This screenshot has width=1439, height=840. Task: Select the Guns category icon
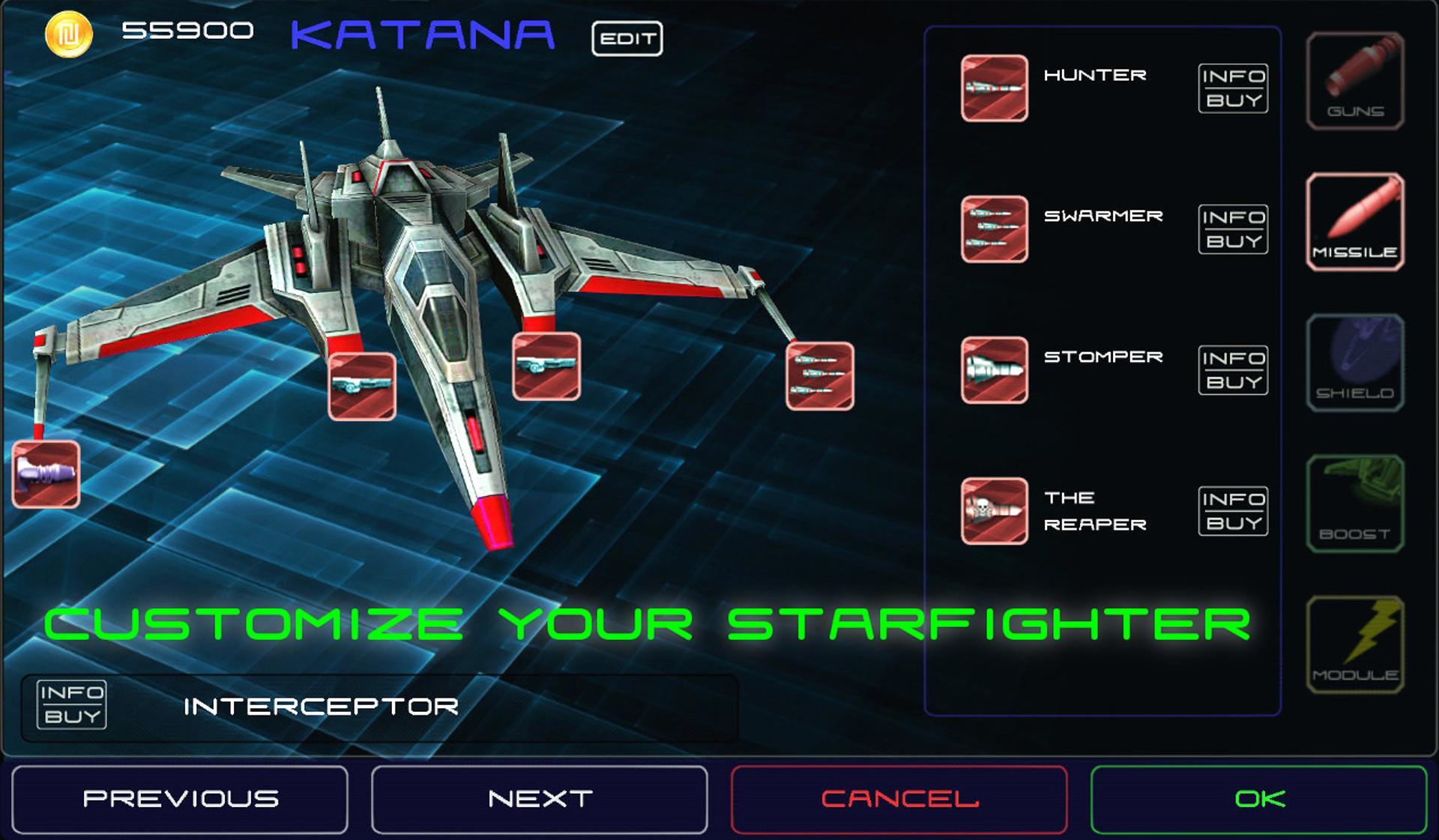[1354, 82]
